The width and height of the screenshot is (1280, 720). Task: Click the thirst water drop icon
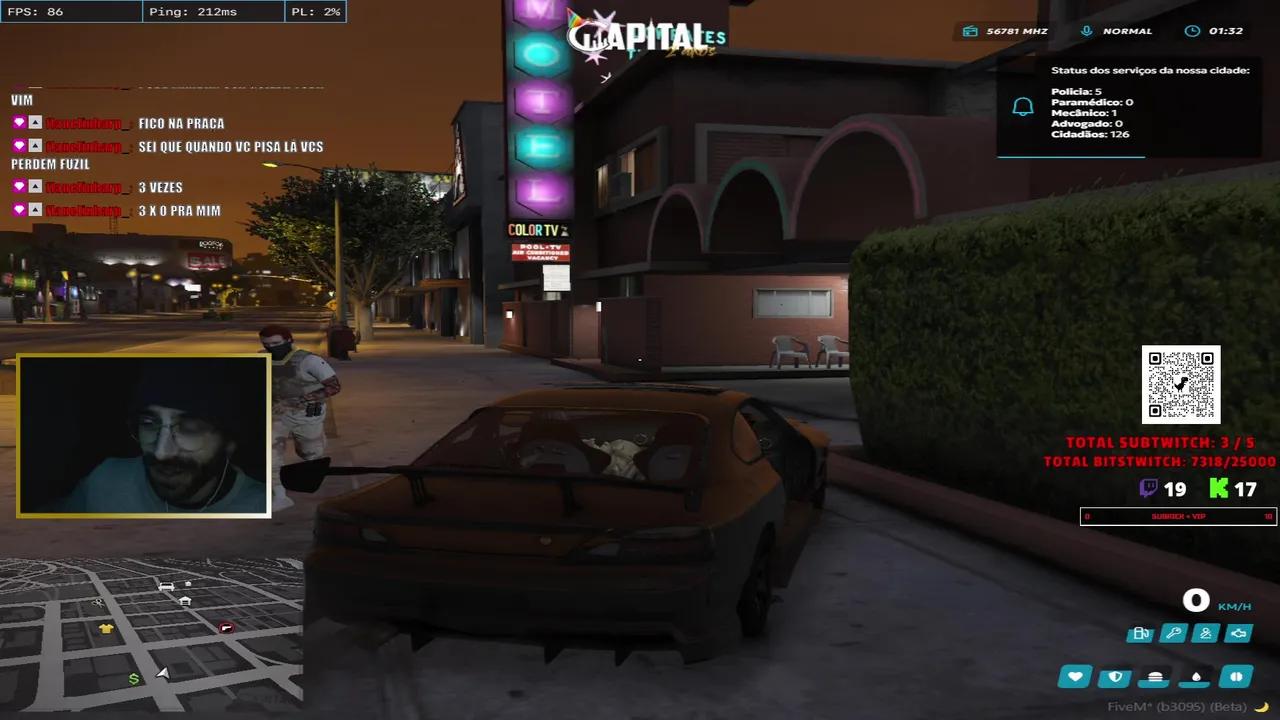tap(1194, 677)
